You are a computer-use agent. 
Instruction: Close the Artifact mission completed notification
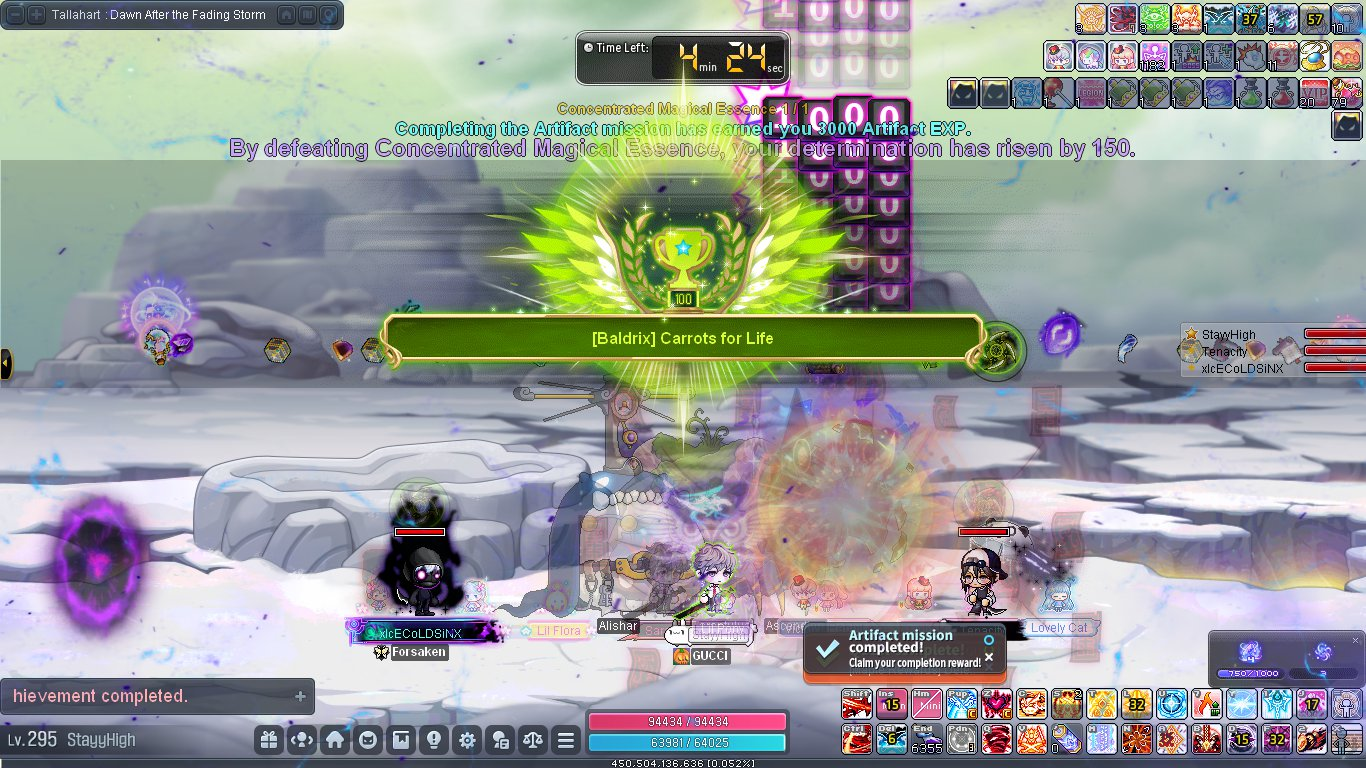989,657
